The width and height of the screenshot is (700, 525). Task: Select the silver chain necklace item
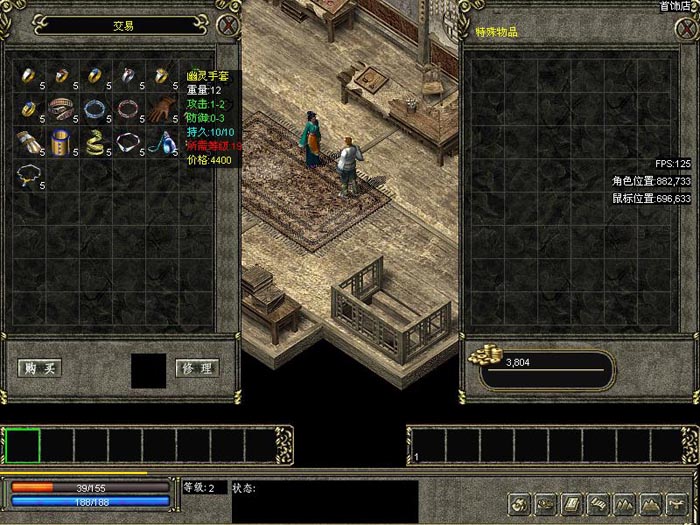point(129,142)
